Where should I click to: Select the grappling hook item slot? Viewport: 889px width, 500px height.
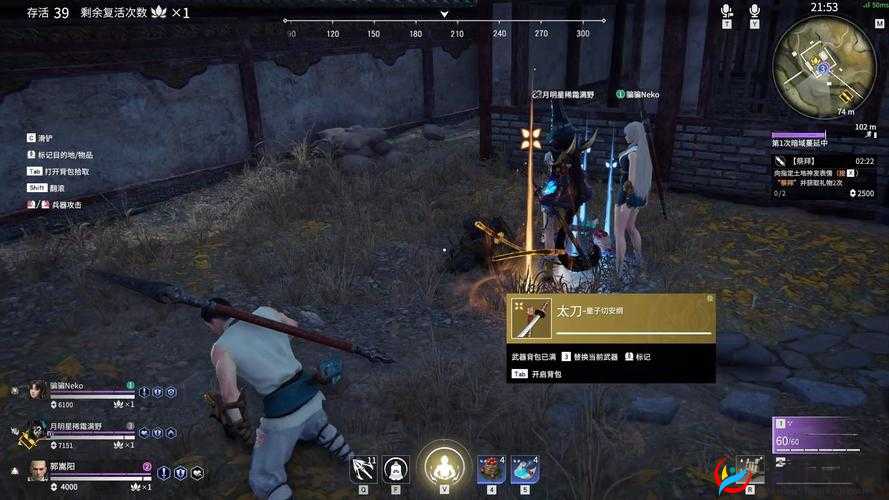(364, 468)
